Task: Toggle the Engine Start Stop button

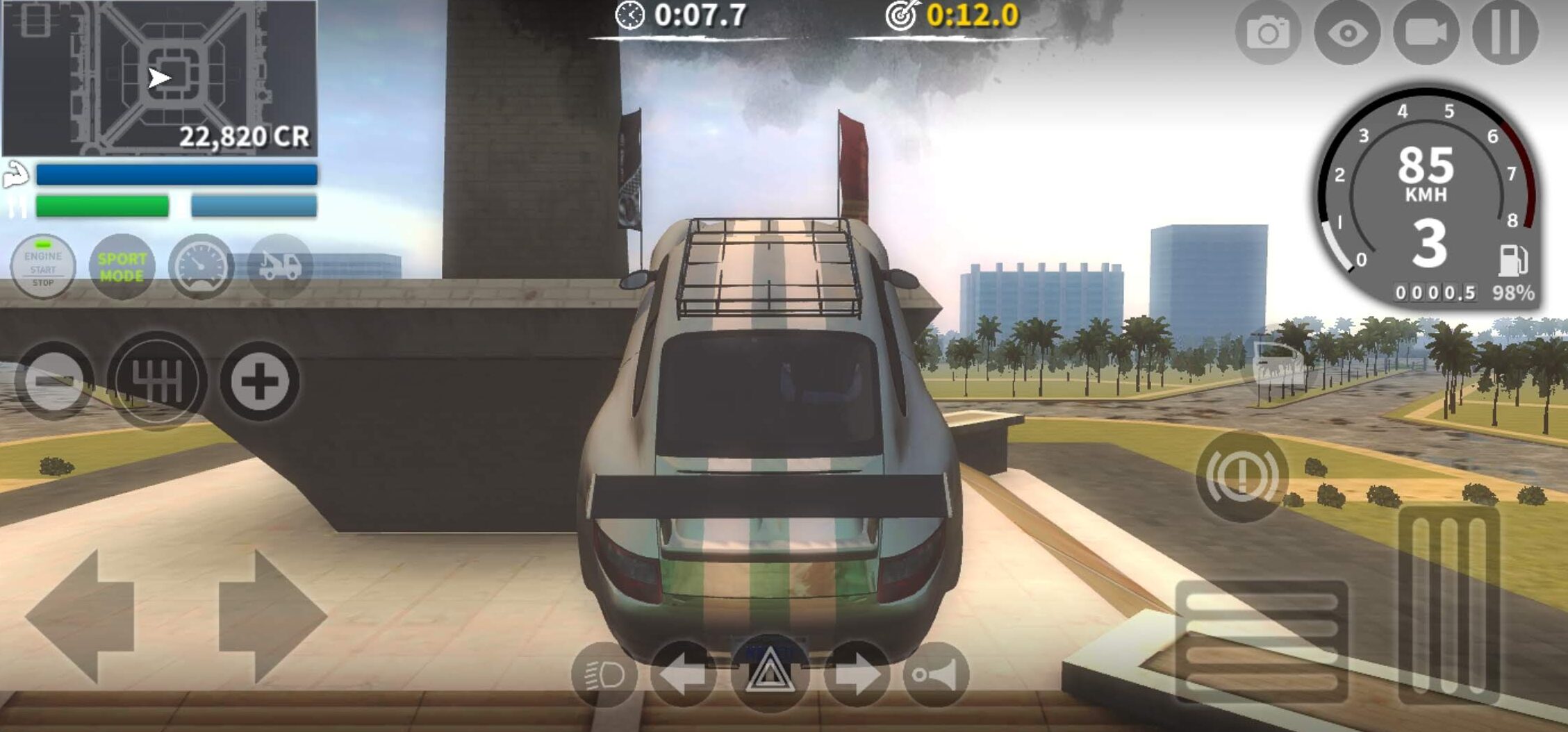Action: pos(43,267)
